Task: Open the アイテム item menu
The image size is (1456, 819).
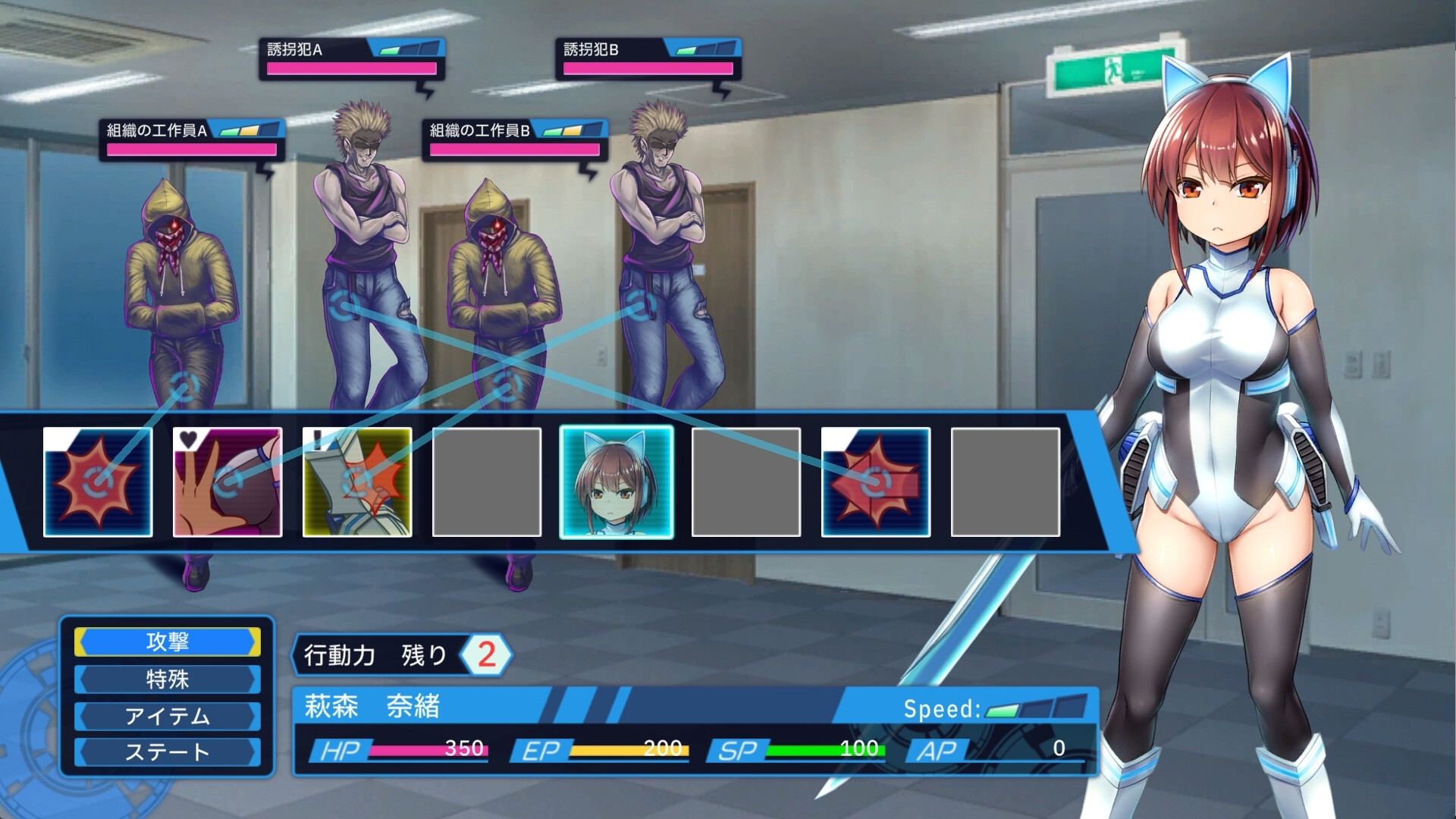Action: tap(168, 716)
